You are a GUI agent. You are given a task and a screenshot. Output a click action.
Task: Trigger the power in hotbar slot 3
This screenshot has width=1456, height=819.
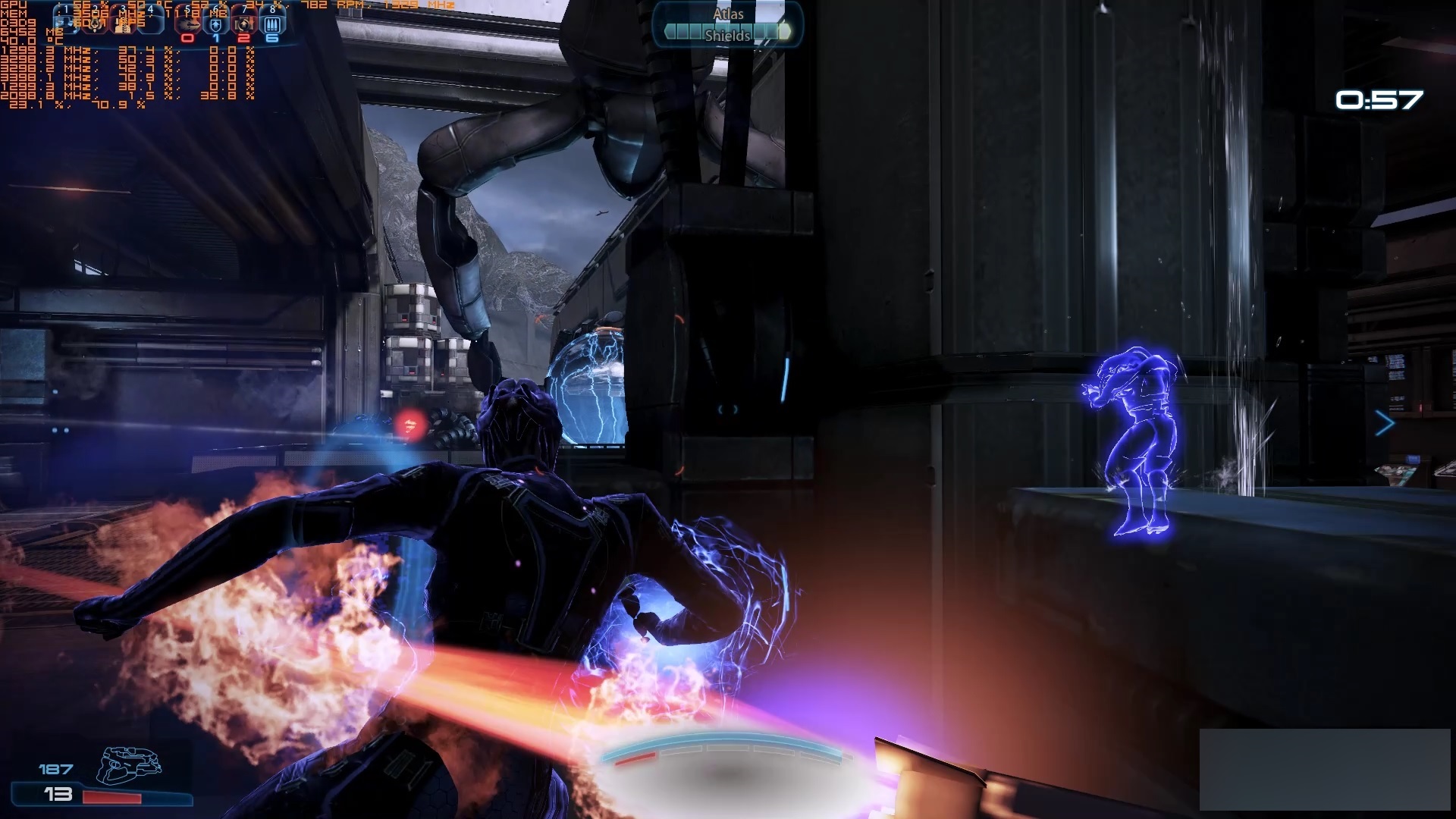pos(123,23)
